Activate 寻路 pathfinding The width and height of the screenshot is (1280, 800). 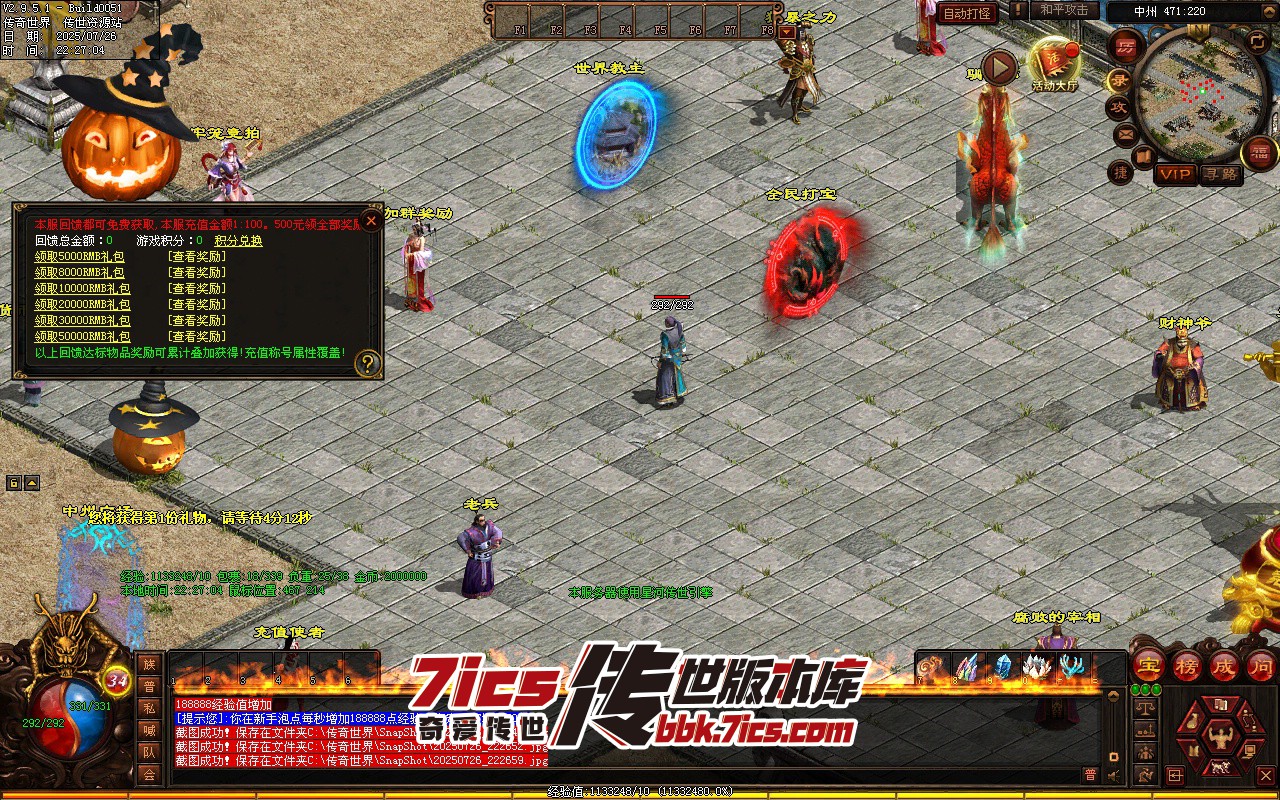[x=1219, y=174]
